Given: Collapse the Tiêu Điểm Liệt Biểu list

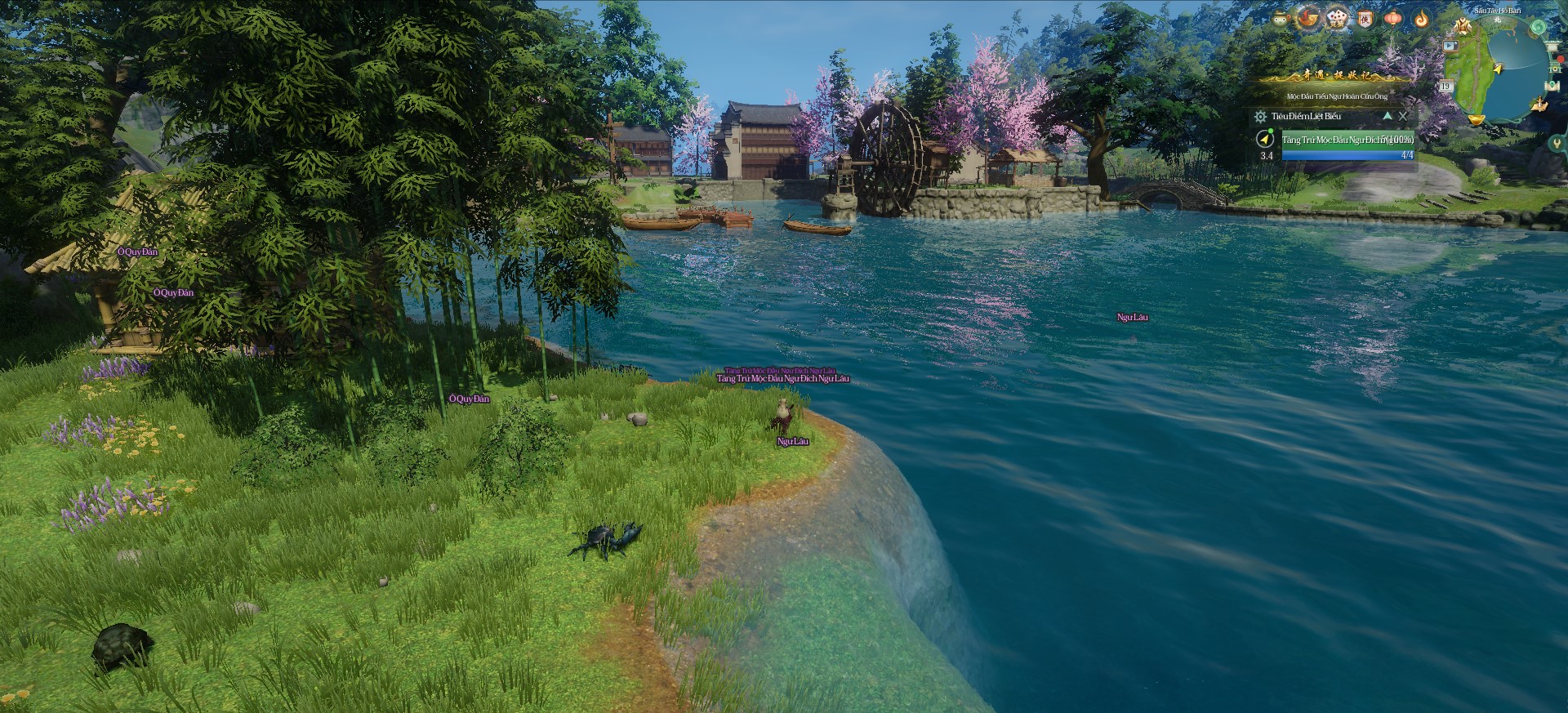Looking at the screenshot, I should click(x=1387, y=116).
